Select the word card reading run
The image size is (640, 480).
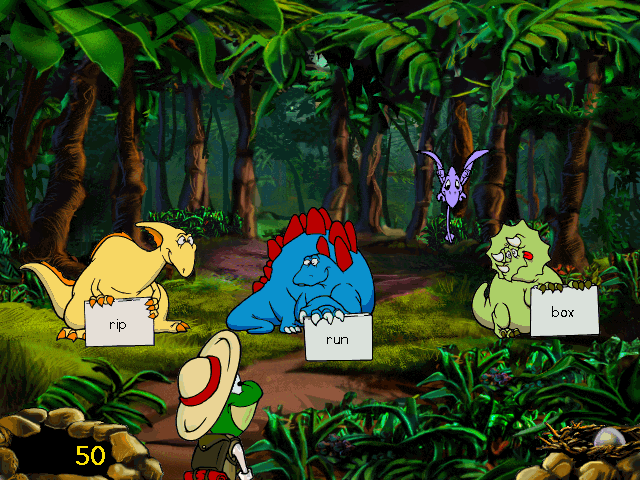(x=338, y=338)
